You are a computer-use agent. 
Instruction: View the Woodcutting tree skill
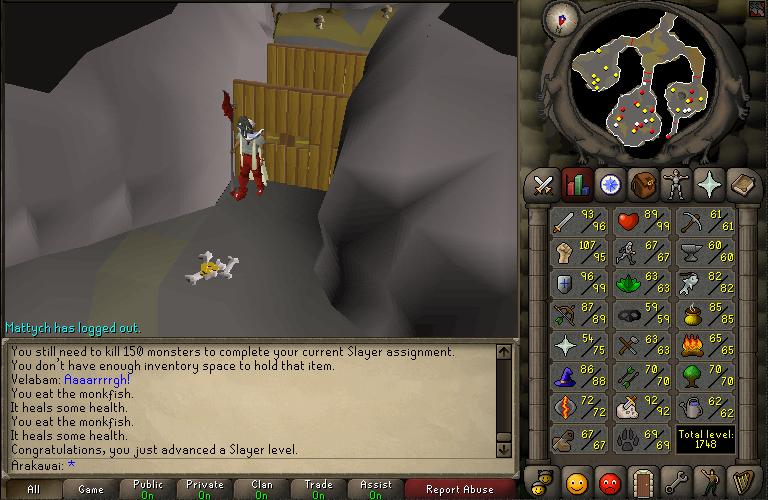coord(704,376)
